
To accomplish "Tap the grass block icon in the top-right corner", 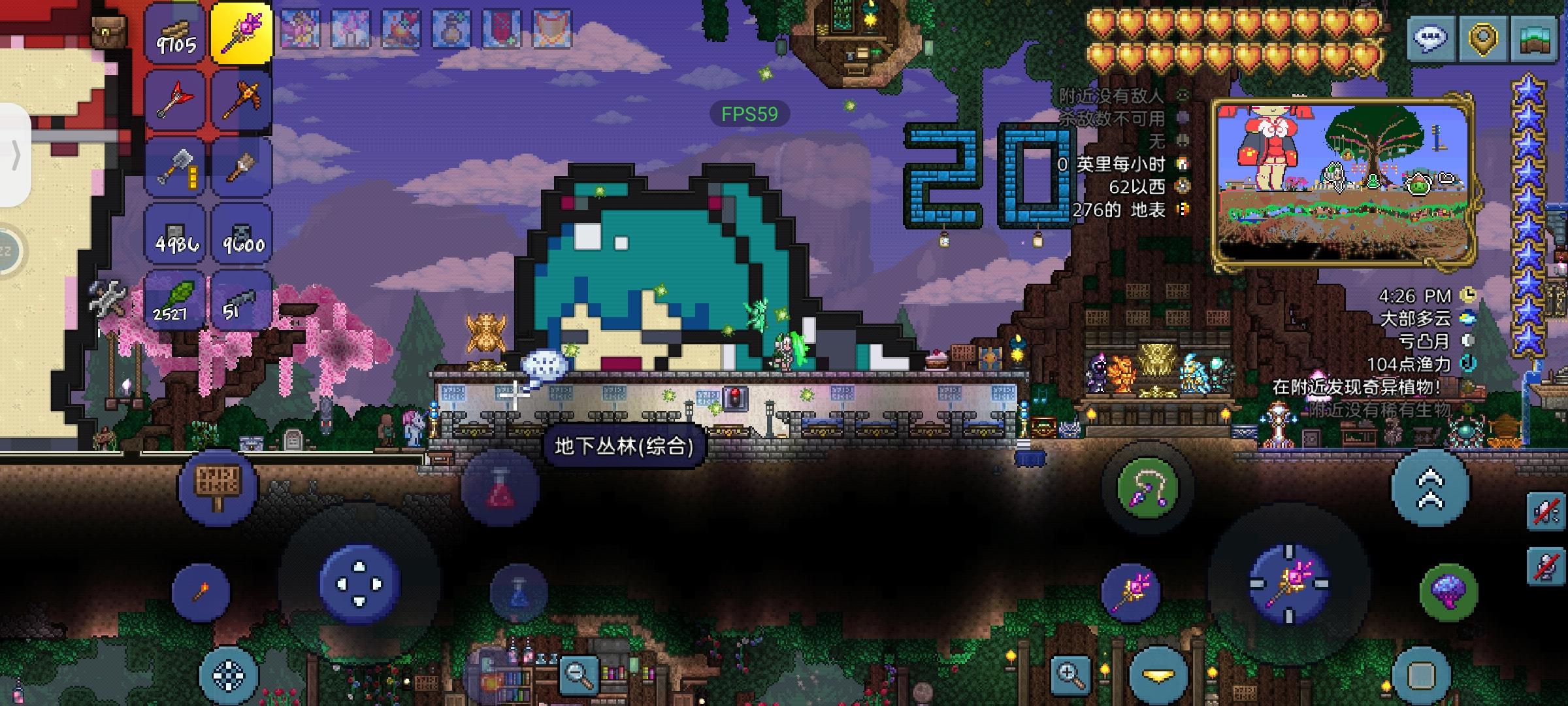I will (x=1535, y=39).
